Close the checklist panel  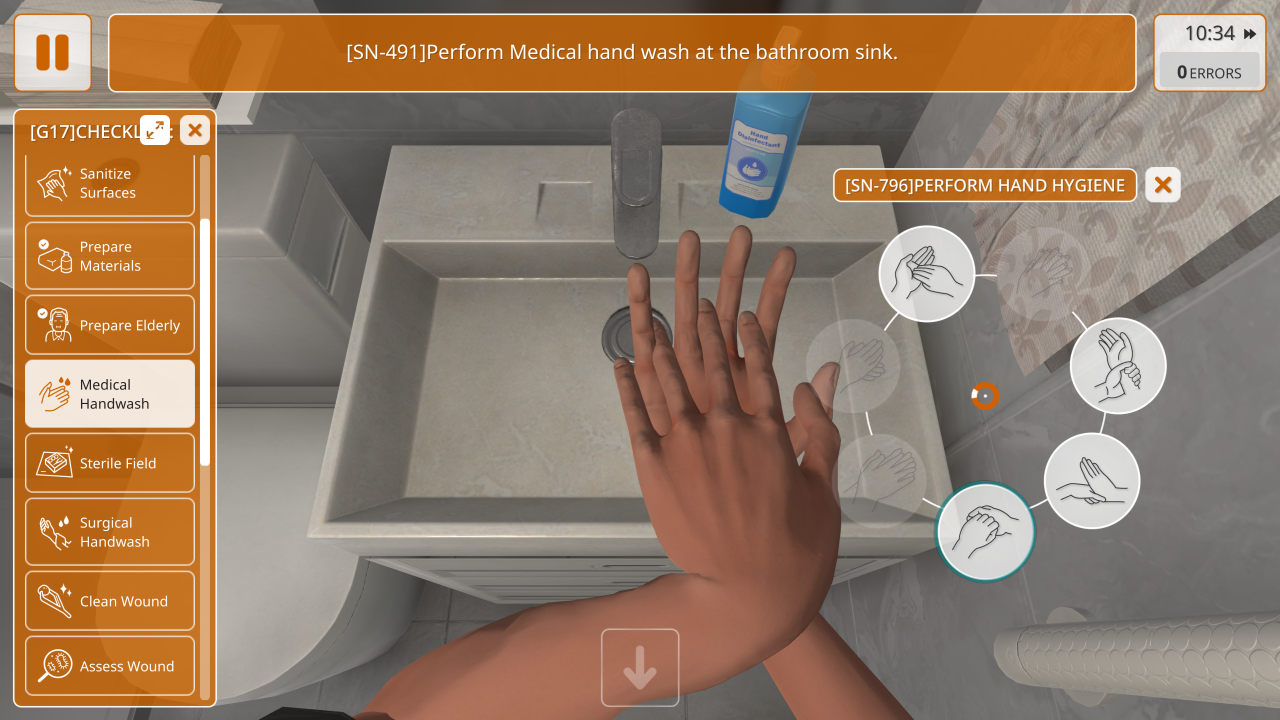coord(194,130)
